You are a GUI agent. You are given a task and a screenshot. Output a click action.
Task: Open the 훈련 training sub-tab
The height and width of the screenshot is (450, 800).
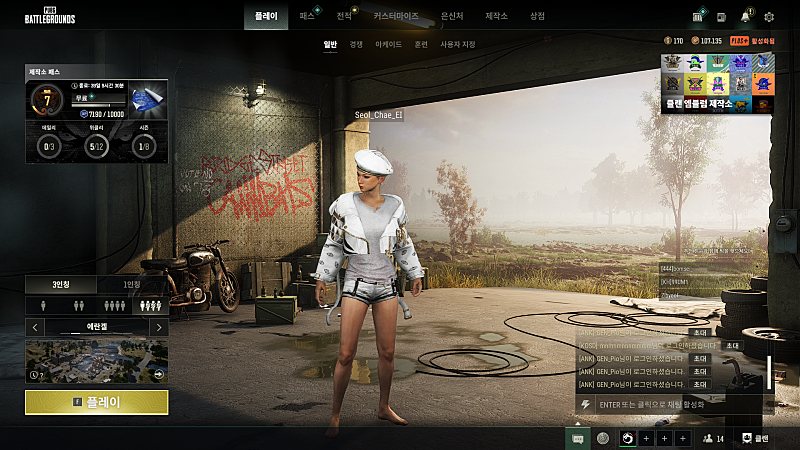point(421,45)
